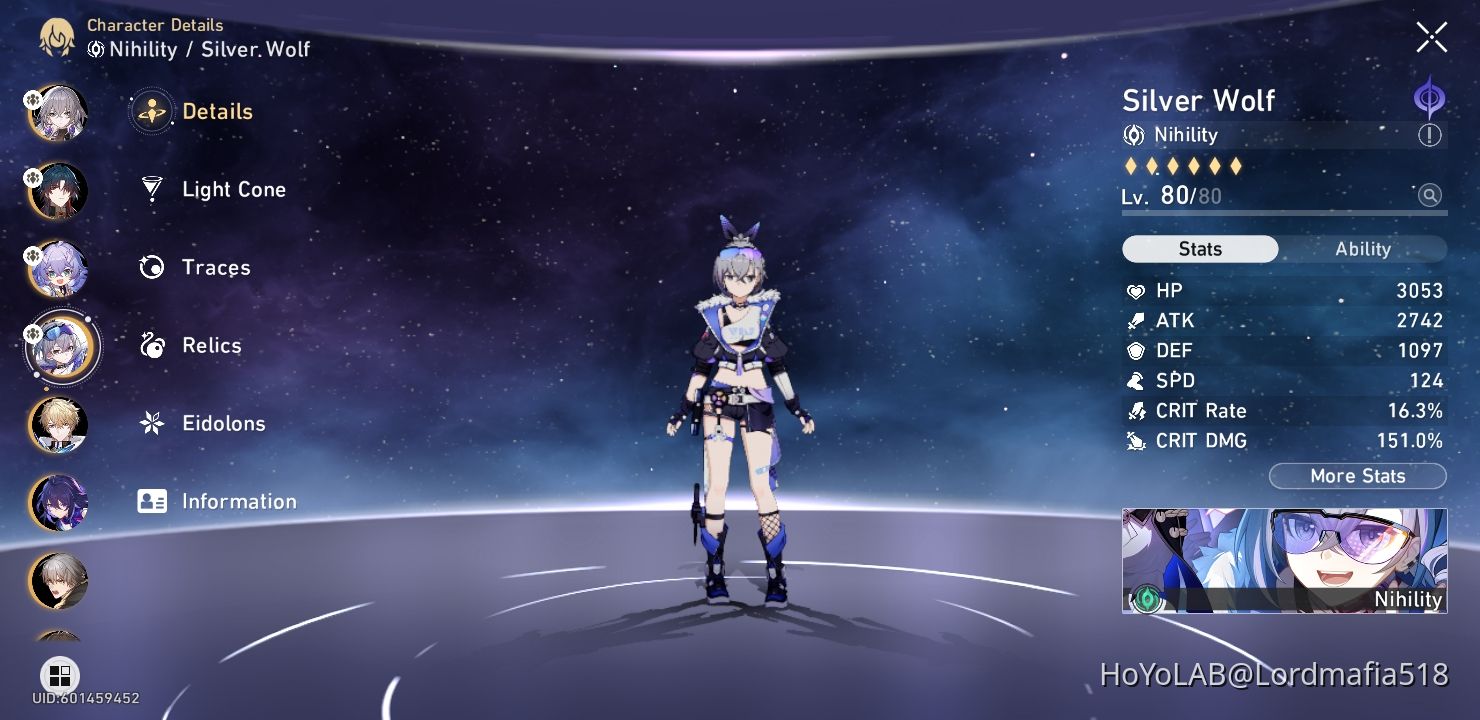Click the Relics icon
Viewport: 1480px width, 720px height.
coord(150,345)
